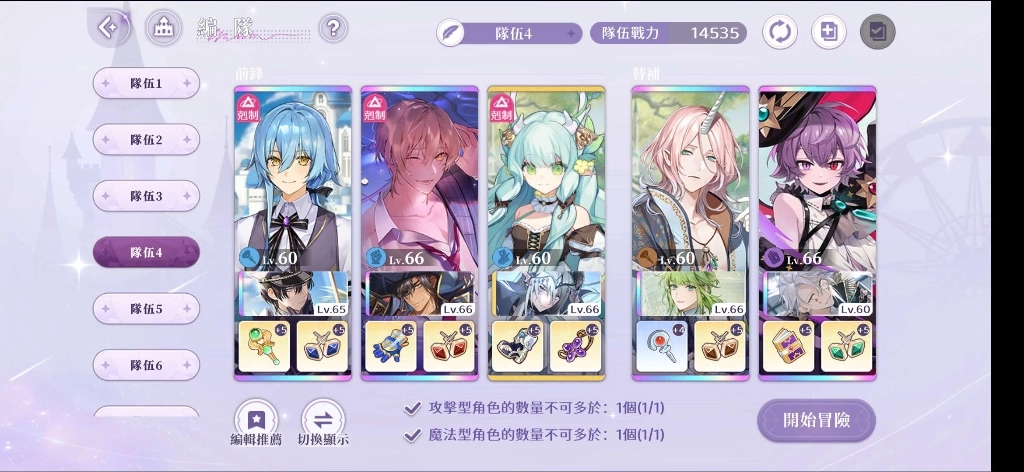This screenshot has height=472, width=1024.
Task: Open the question mark help button
Action: 334,28
